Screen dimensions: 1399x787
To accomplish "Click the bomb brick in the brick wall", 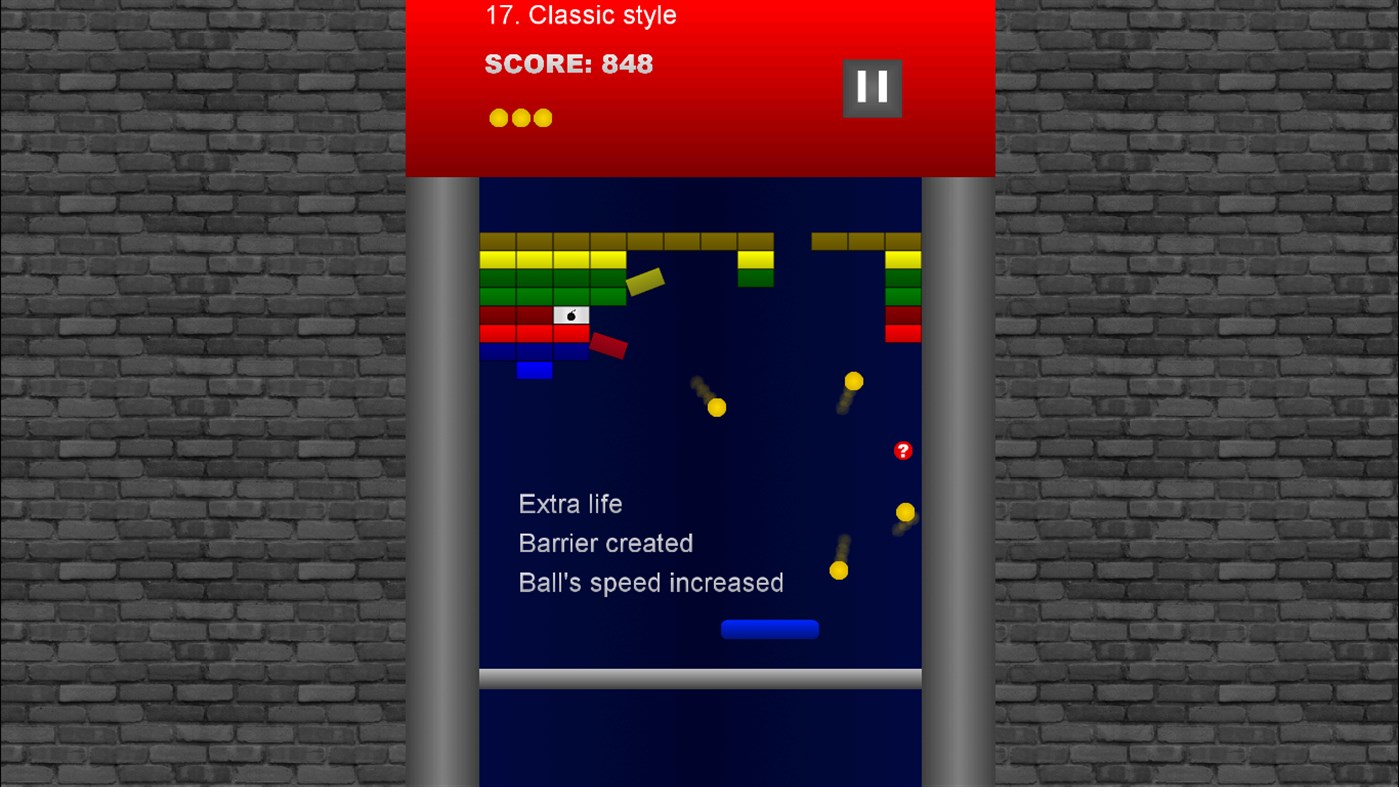I will 569,314.
